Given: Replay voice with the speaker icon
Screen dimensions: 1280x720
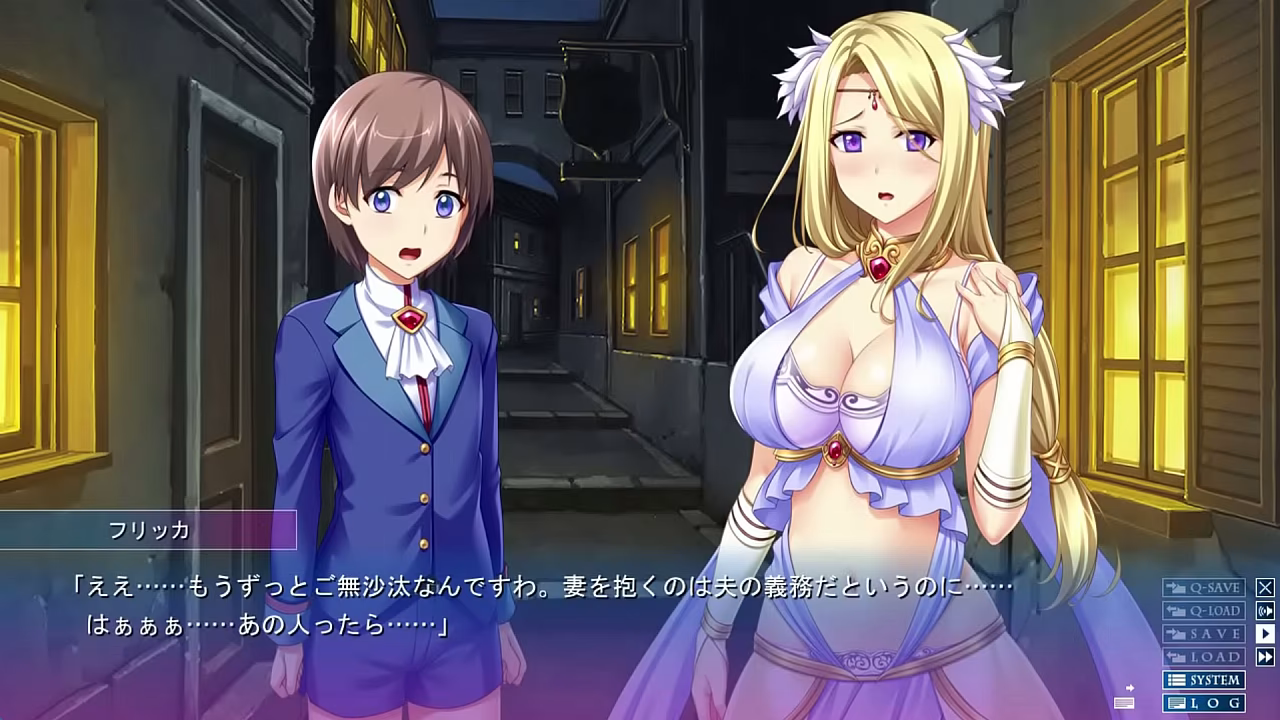Looking at the screenshot, I should click(1265, 611).
